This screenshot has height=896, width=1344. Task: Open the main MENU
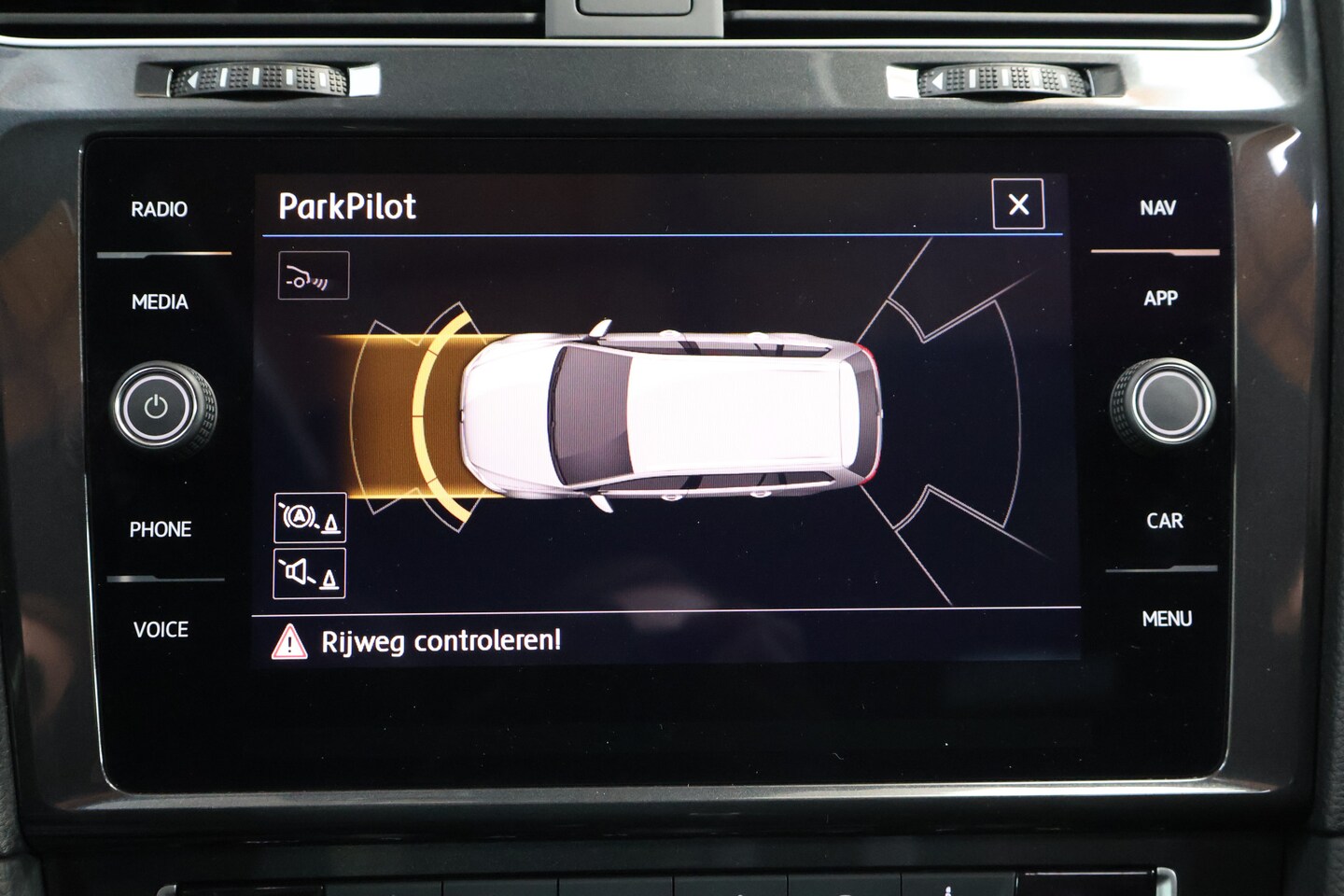coord(1167,619)
